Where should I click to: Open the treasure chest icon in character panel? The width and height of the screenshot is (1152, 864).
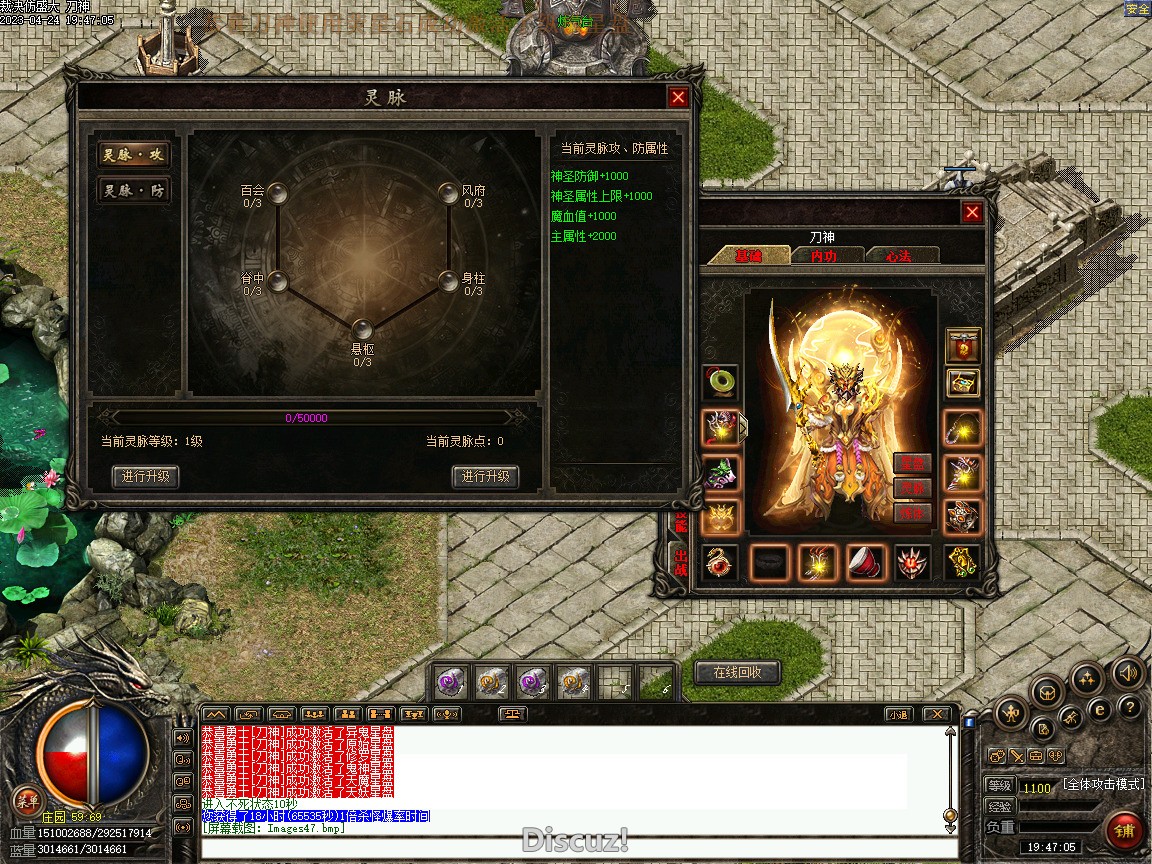click(964, 383)
